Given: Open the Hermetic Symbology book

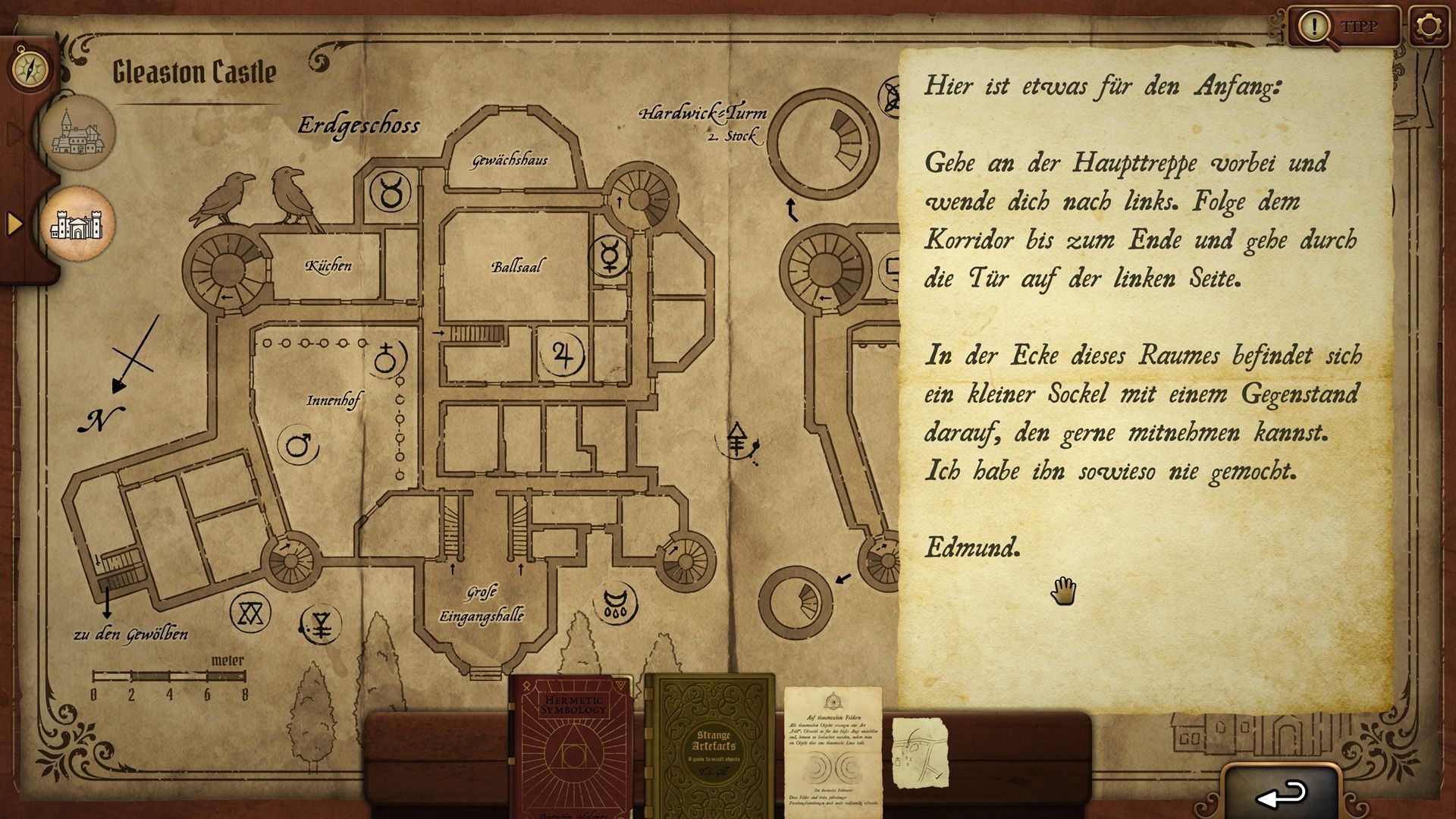Looking at the screenshot, I should click(x=573, y=747).
